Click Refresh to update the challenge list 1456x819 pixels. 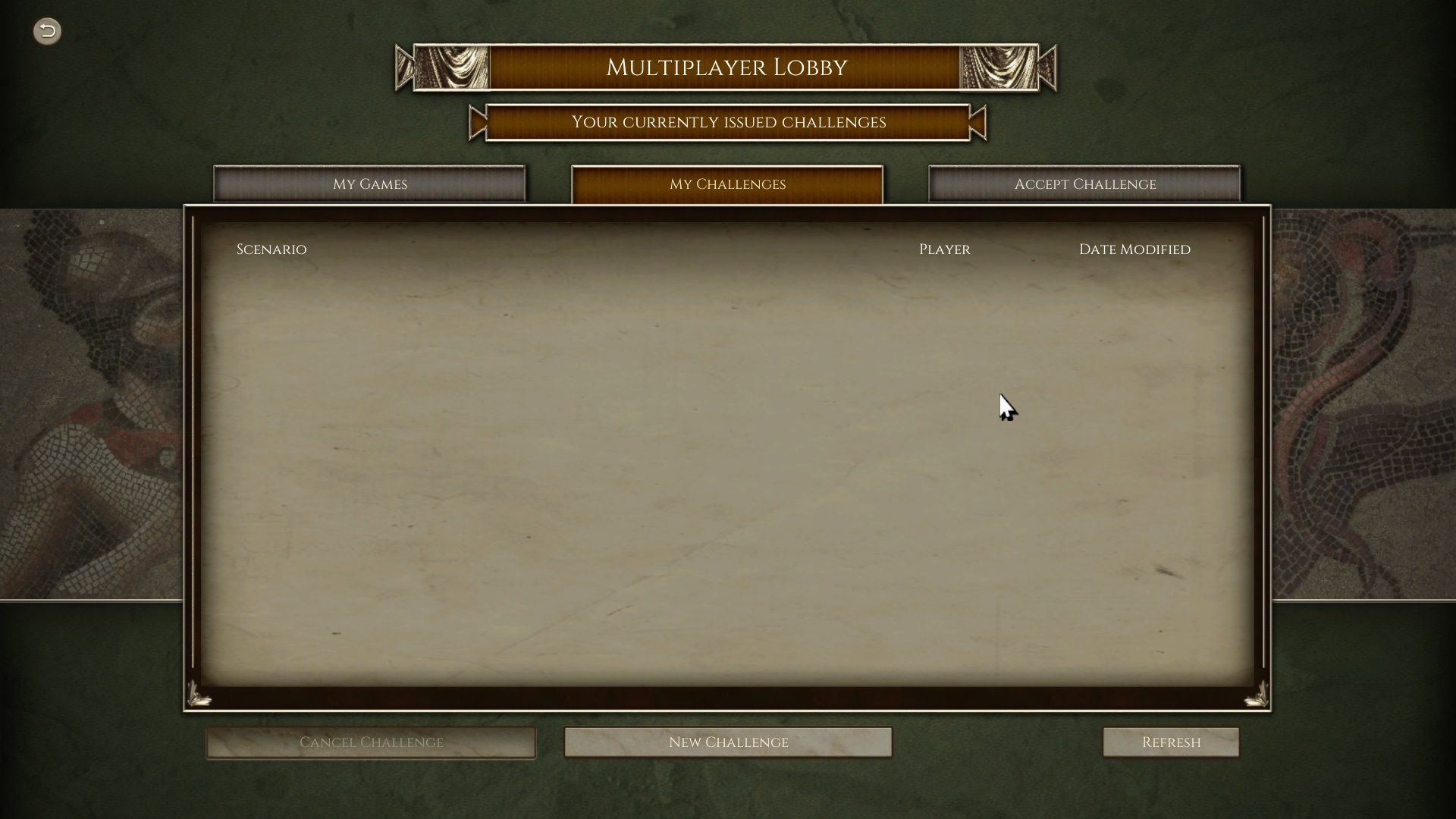coord(1170,742)
